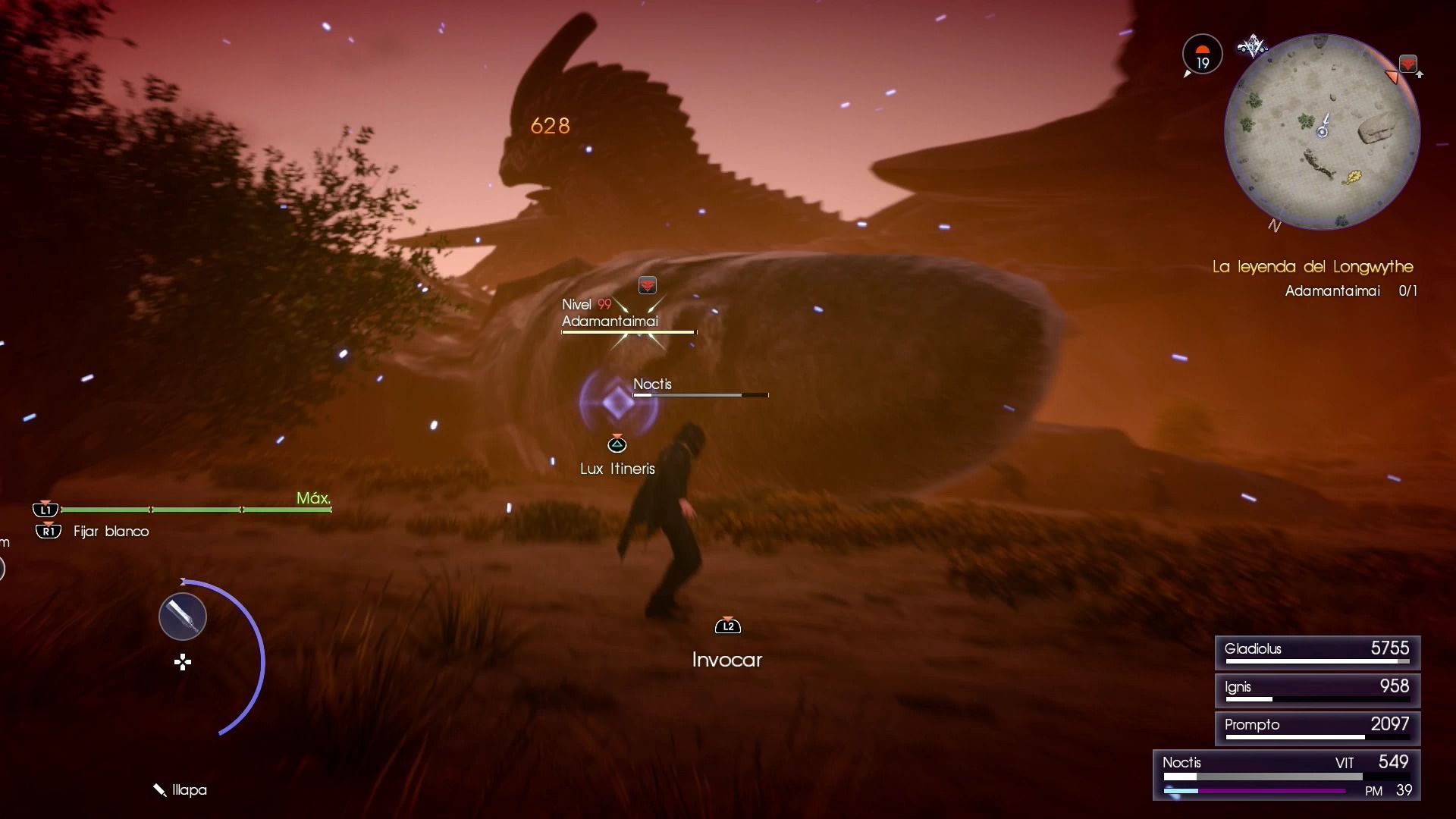Open the circular minimap
The width and height of the screenshot is (1456, 819).
[1322, 132]
